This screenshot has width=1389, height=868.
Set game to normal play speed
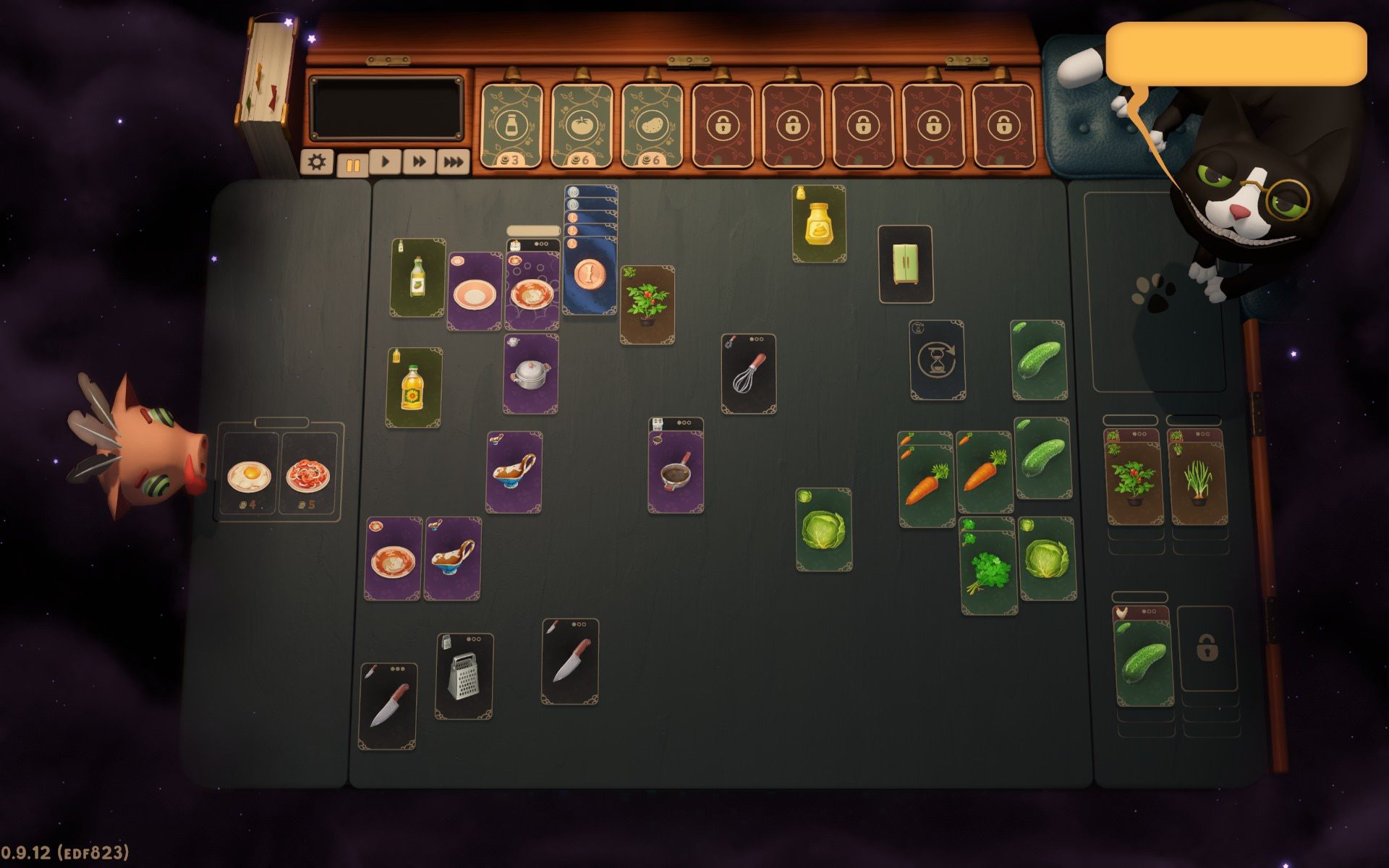click(x=385, y=162)
